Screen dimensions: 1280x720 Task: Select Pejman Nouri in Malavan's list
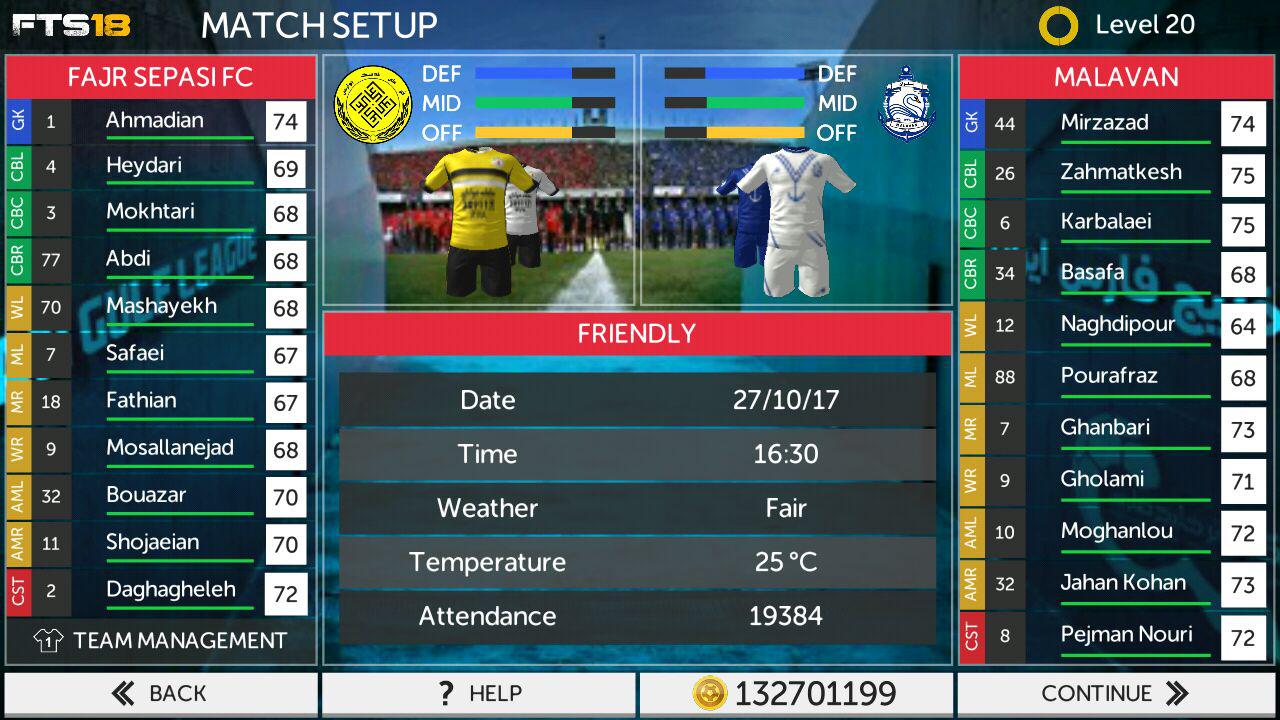[1126, 634]
